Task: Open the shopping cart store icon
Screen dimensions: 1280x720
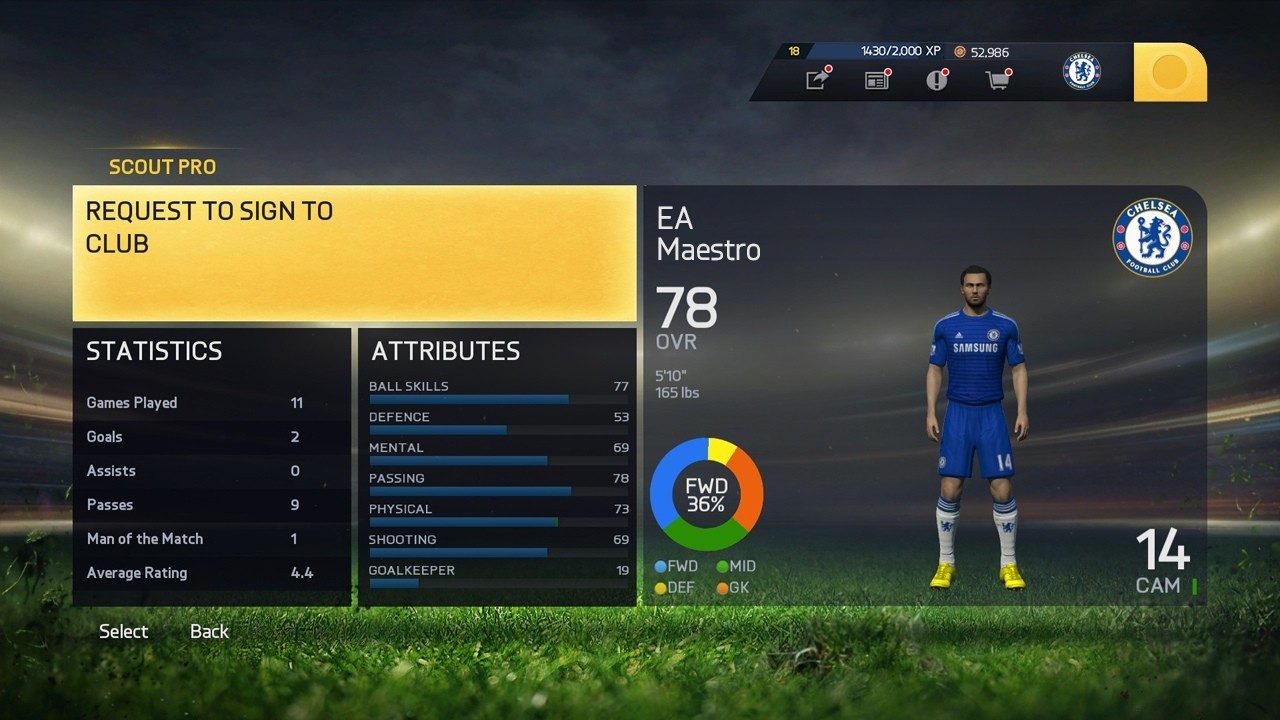Action: click(x=996, y=79)
